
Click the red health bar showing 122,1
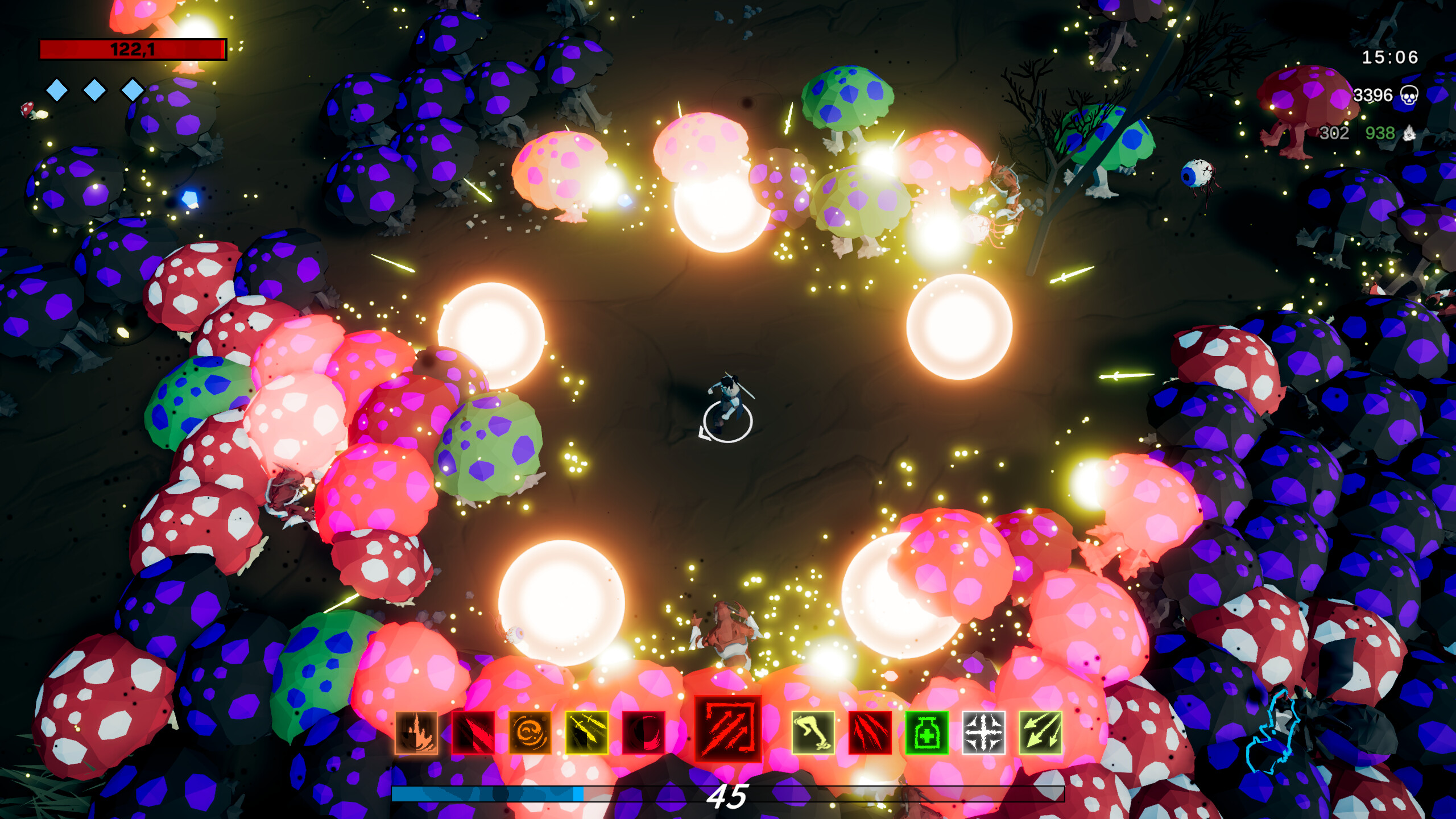point(133,49)
